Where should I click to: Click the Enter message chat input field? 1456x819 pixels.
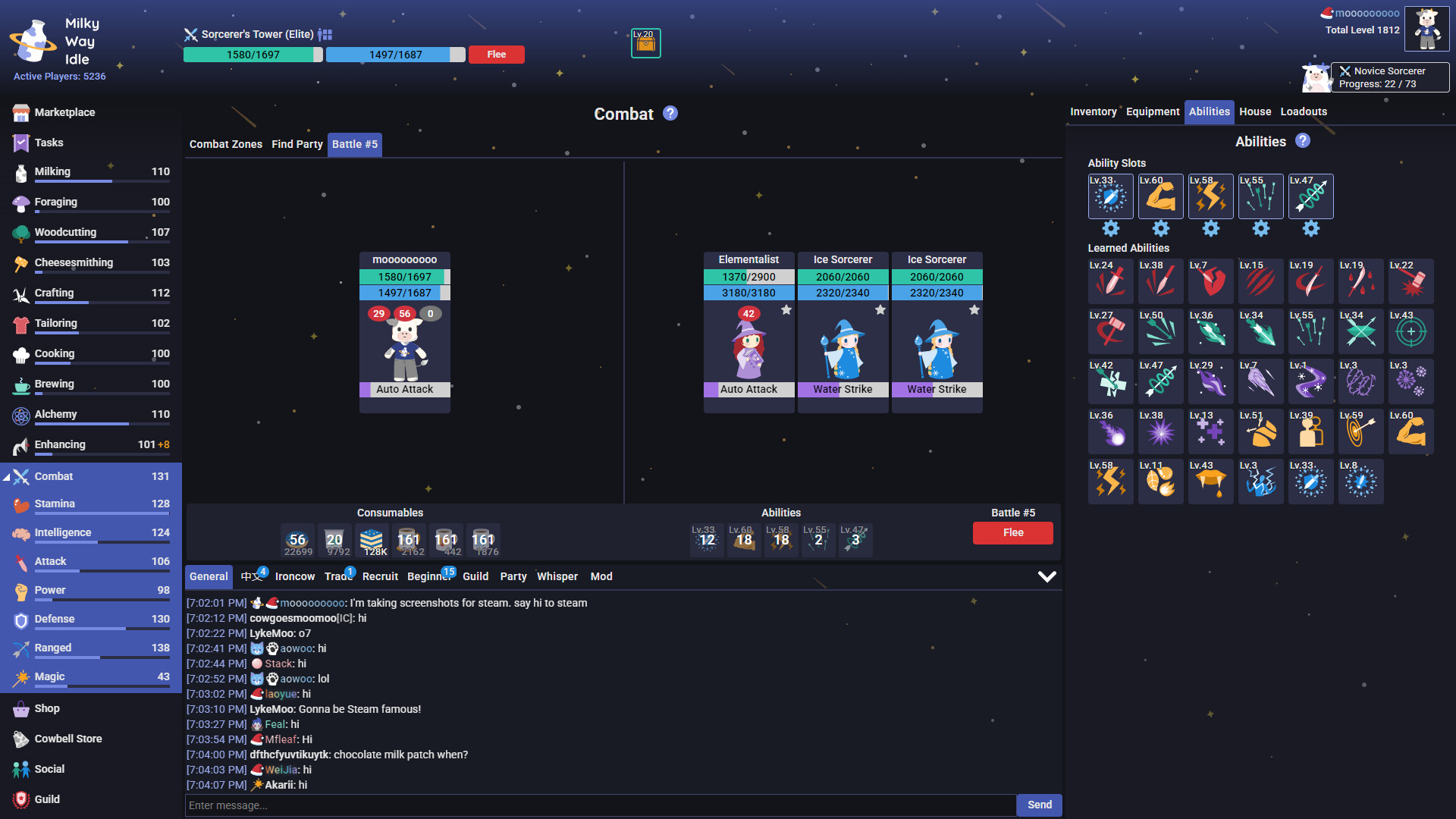click(599, 805)
